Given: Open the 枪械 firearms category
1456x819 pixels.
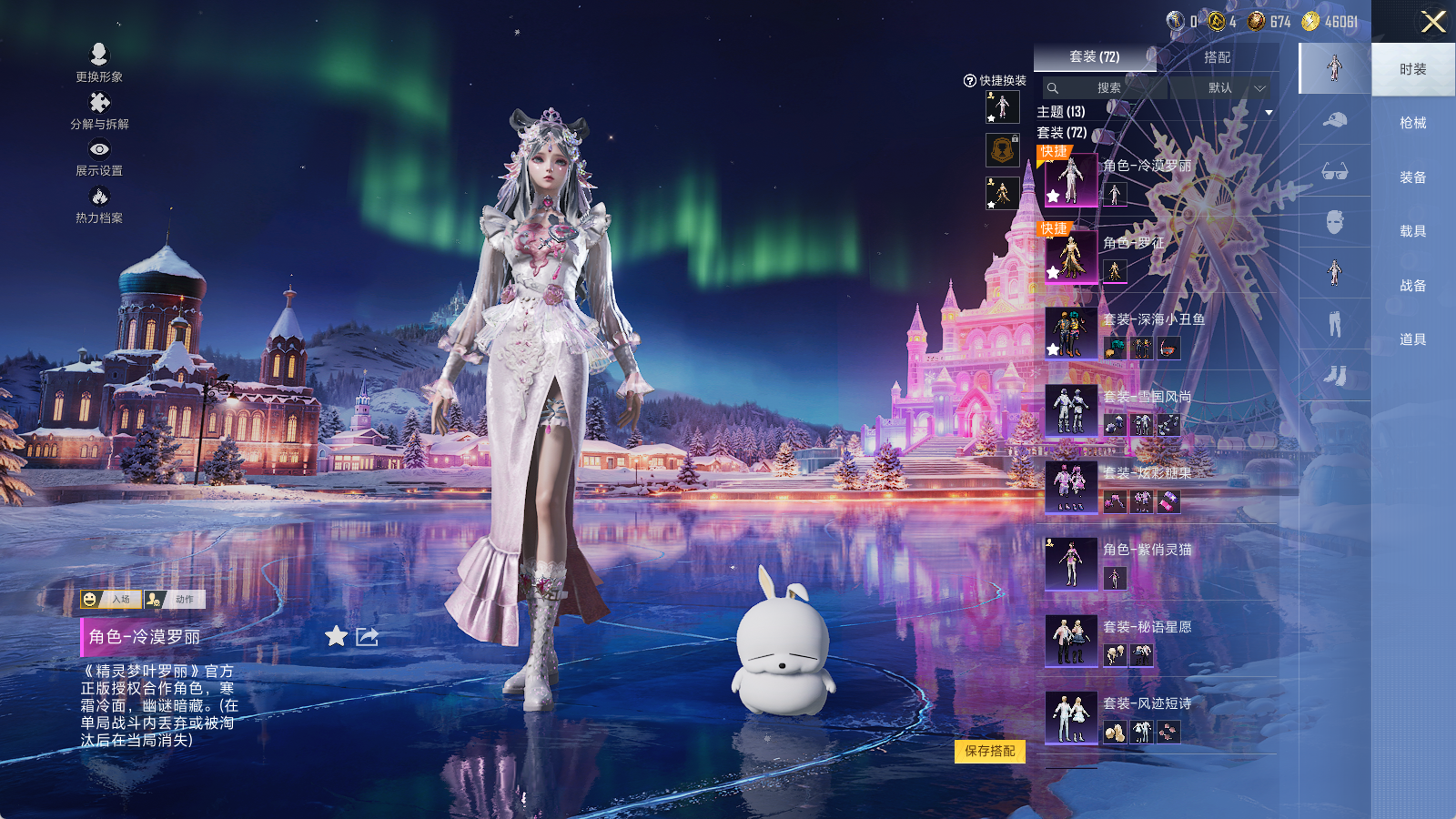Looking at the screenshot, I should click(1412, 123).
